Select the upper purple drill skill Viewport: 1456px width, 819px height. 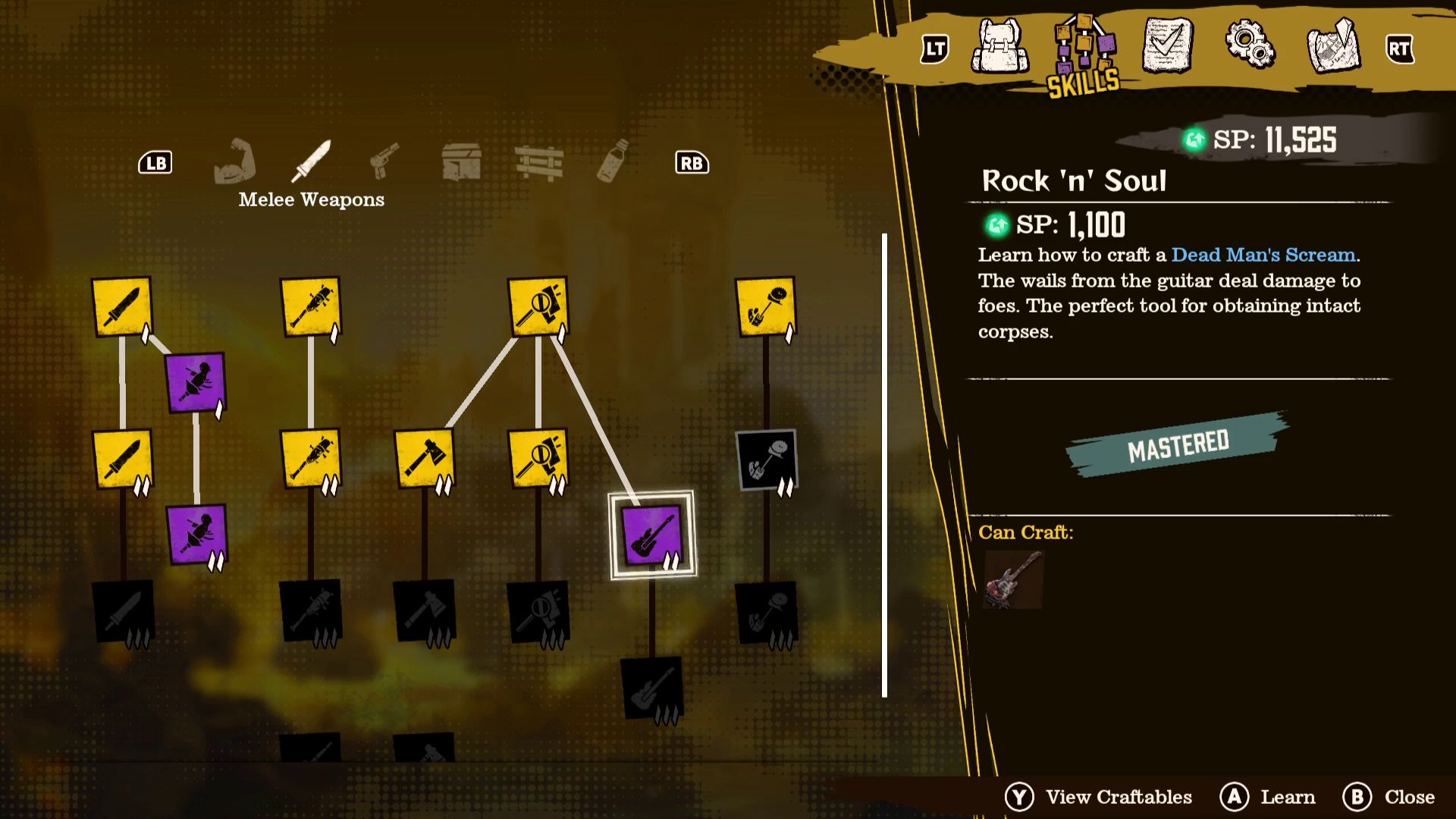(x=196, y=382)
